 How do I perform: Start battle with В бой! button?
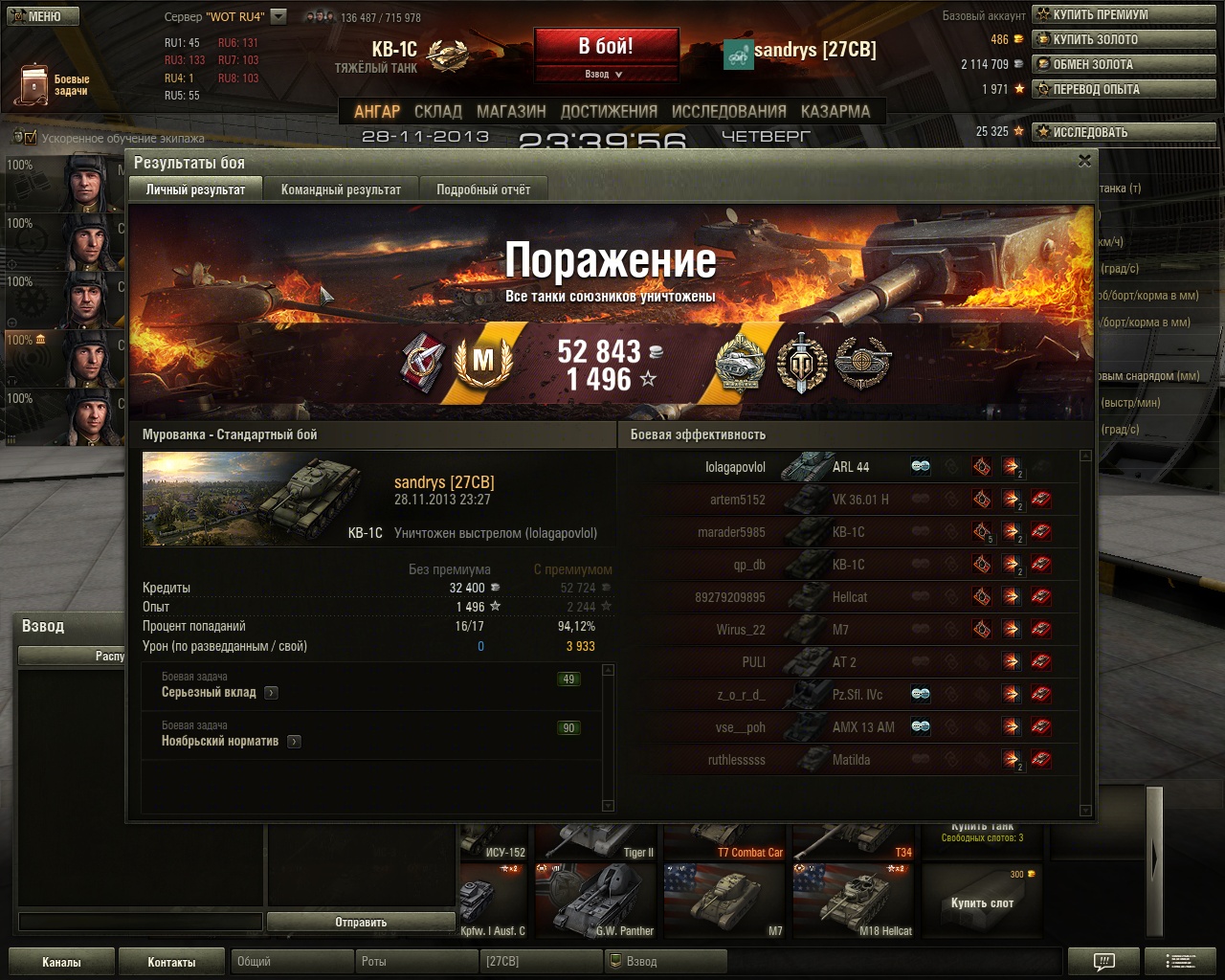606,47
